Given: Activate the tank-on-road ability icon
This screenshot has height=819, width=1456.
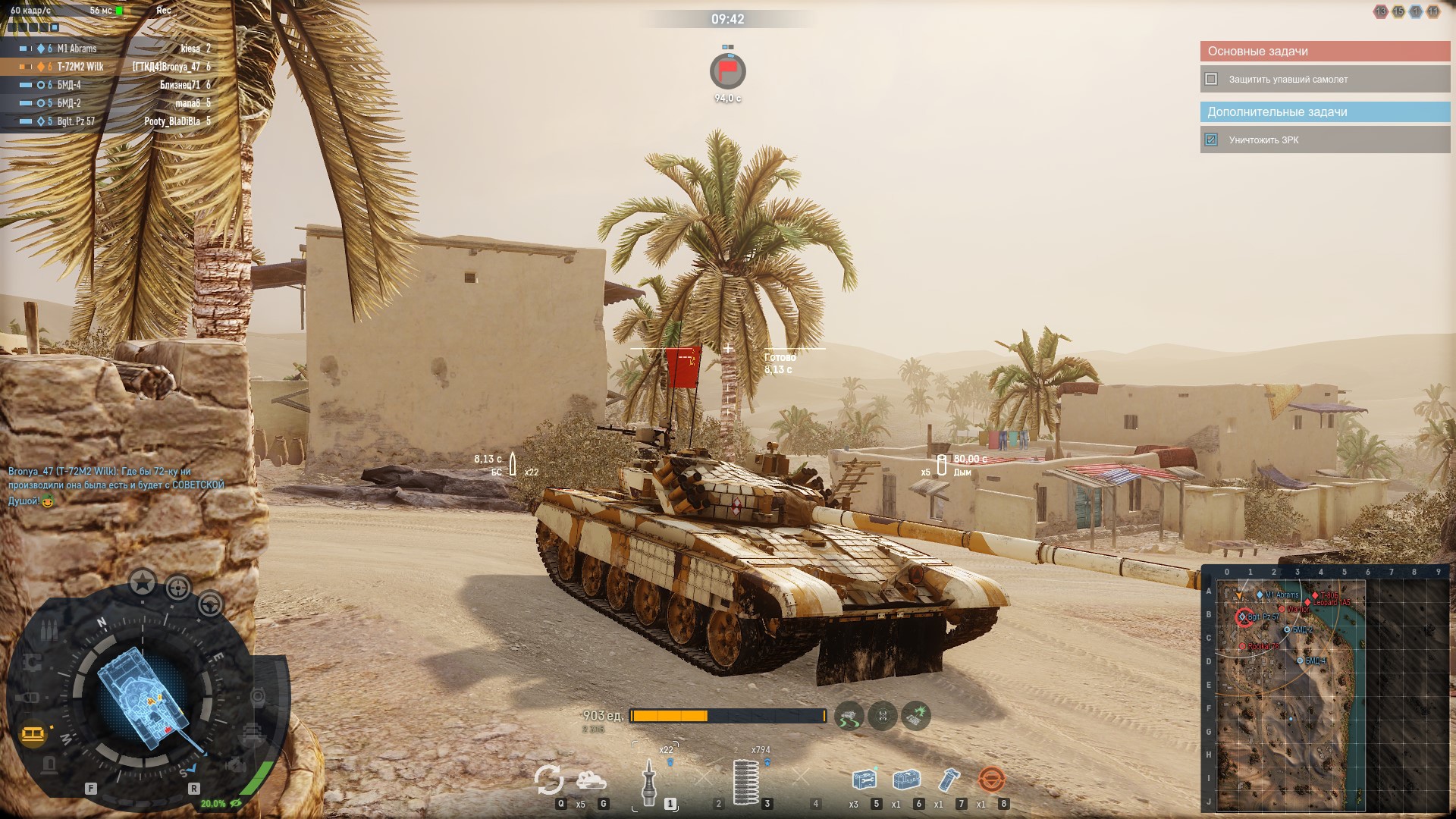Looking at the screenshot, I should (849, 715).
